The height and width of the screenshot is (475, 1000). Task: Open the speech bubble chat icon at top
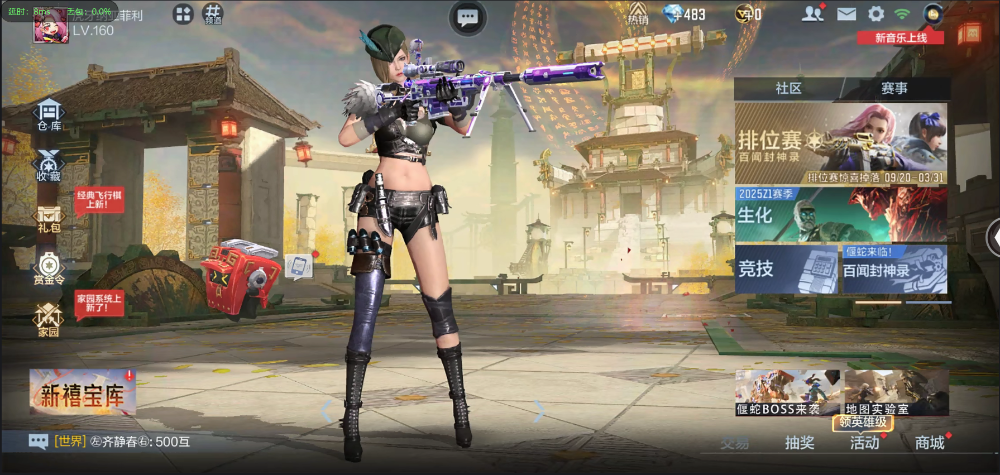click(467, 16)
